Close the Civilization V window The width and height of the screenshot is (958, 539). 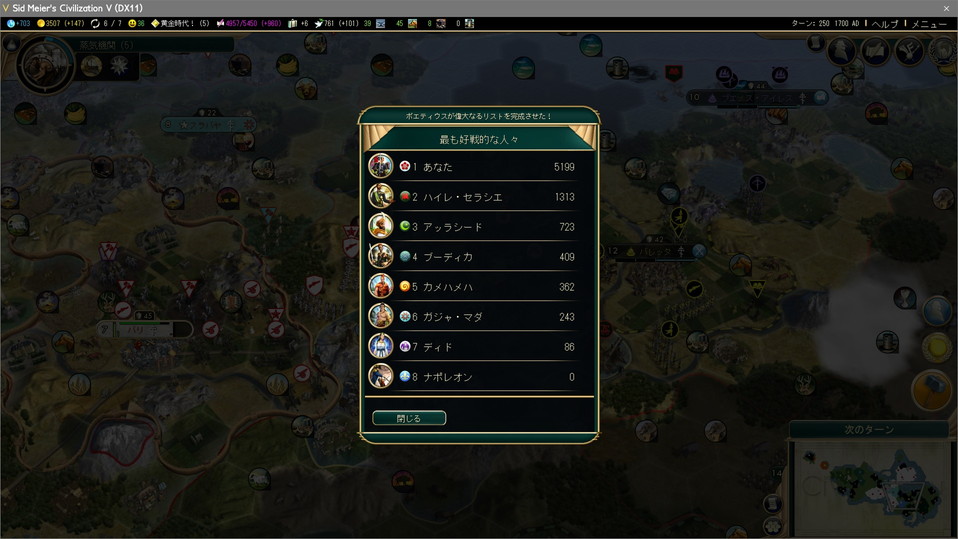[946, 8]
